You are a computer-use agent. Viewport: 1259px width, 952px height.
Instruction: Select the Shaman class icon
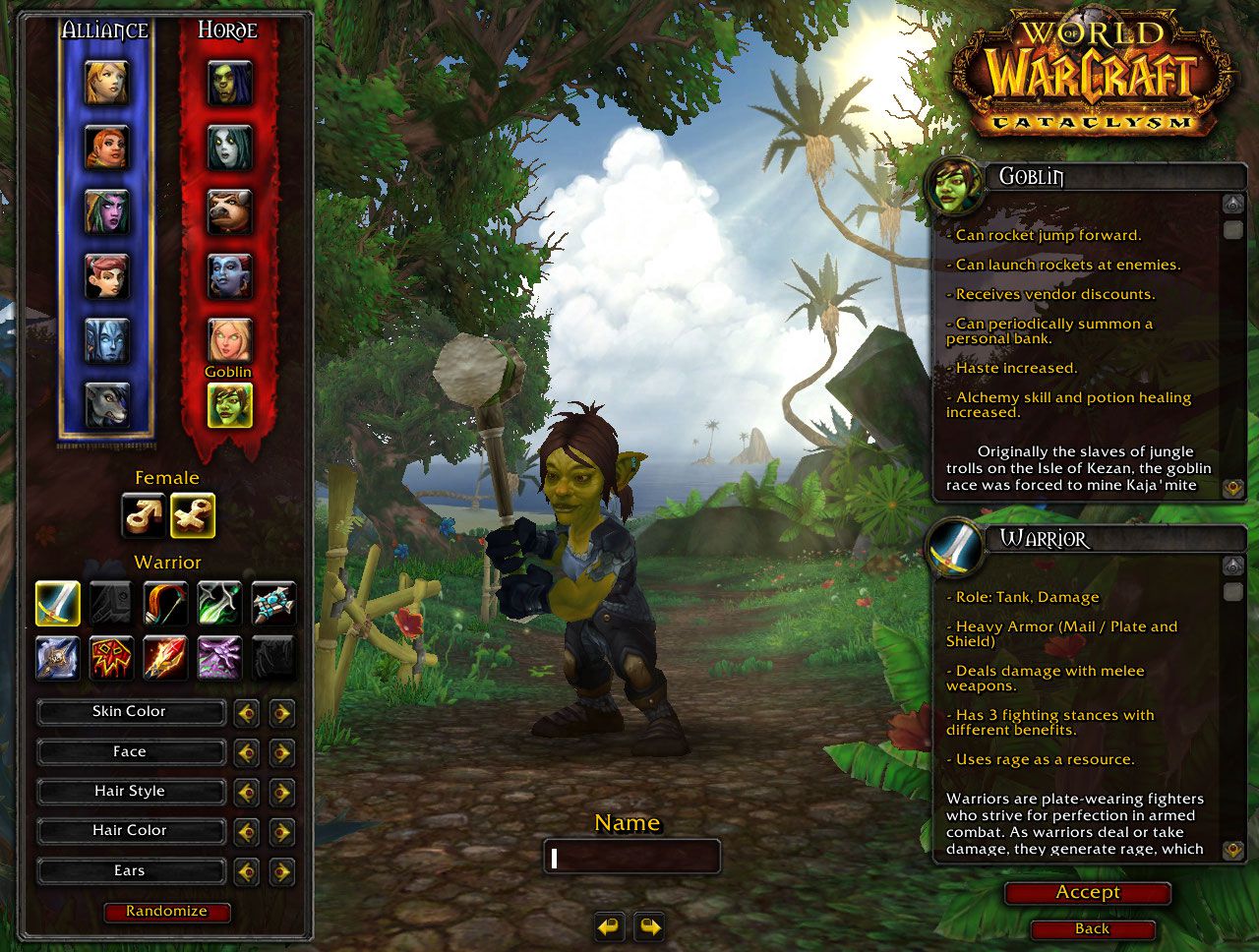tap(111, 658)
